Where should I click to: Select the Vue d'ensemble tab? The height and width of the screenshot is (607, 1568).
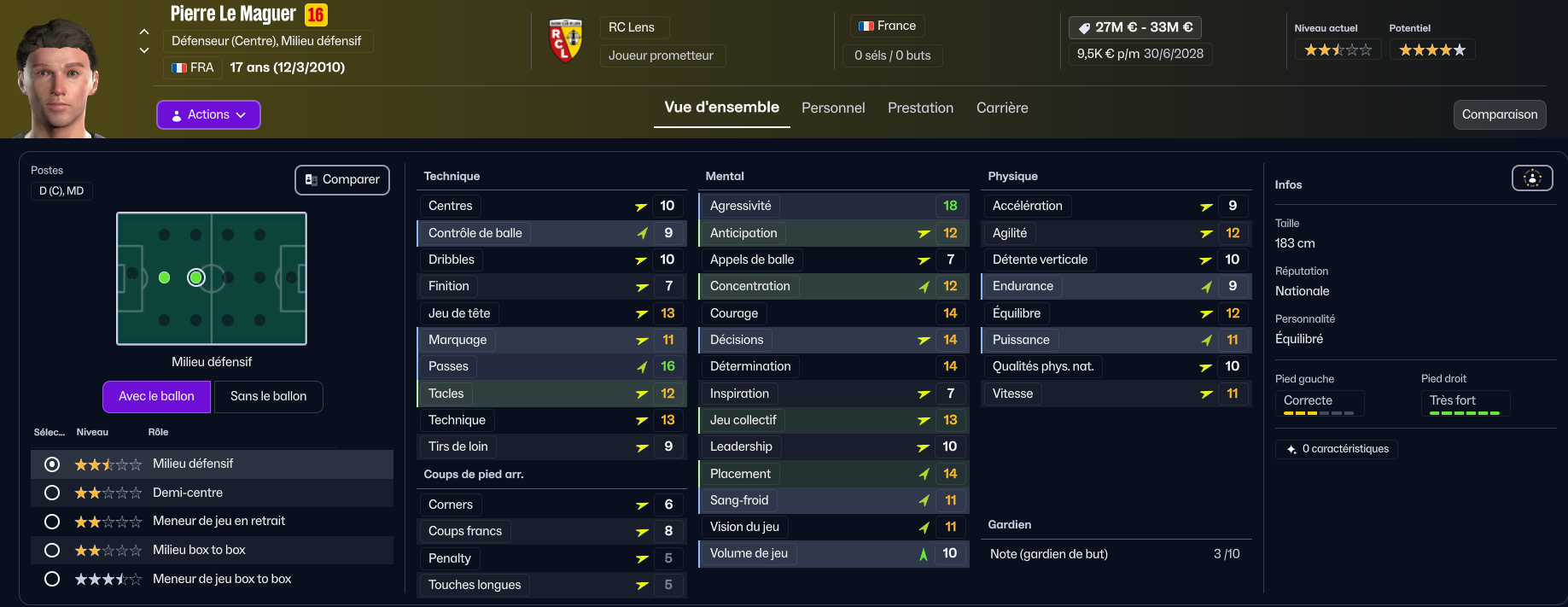click(721, 108)
